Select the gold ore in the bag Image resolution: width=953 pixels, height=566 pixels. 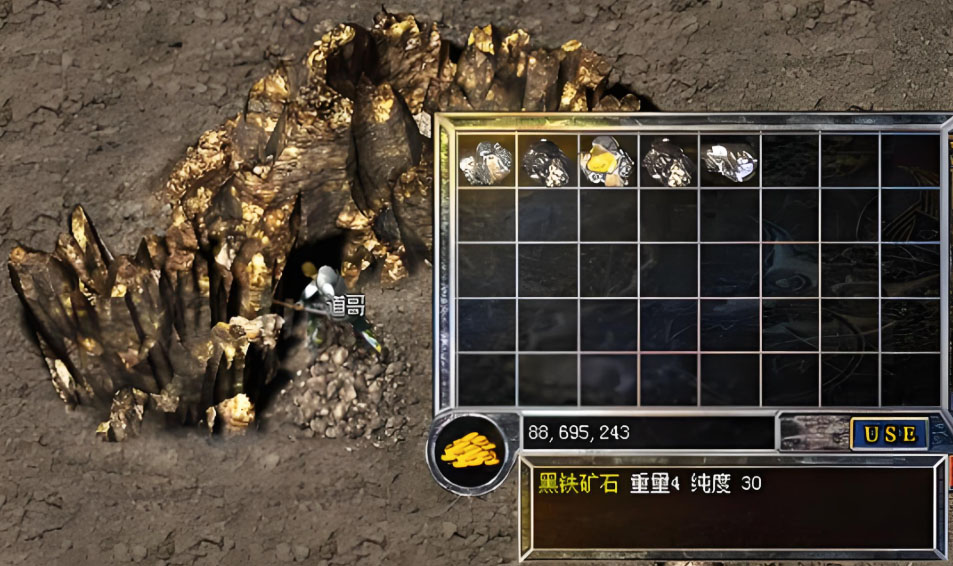tap(607, 161)
